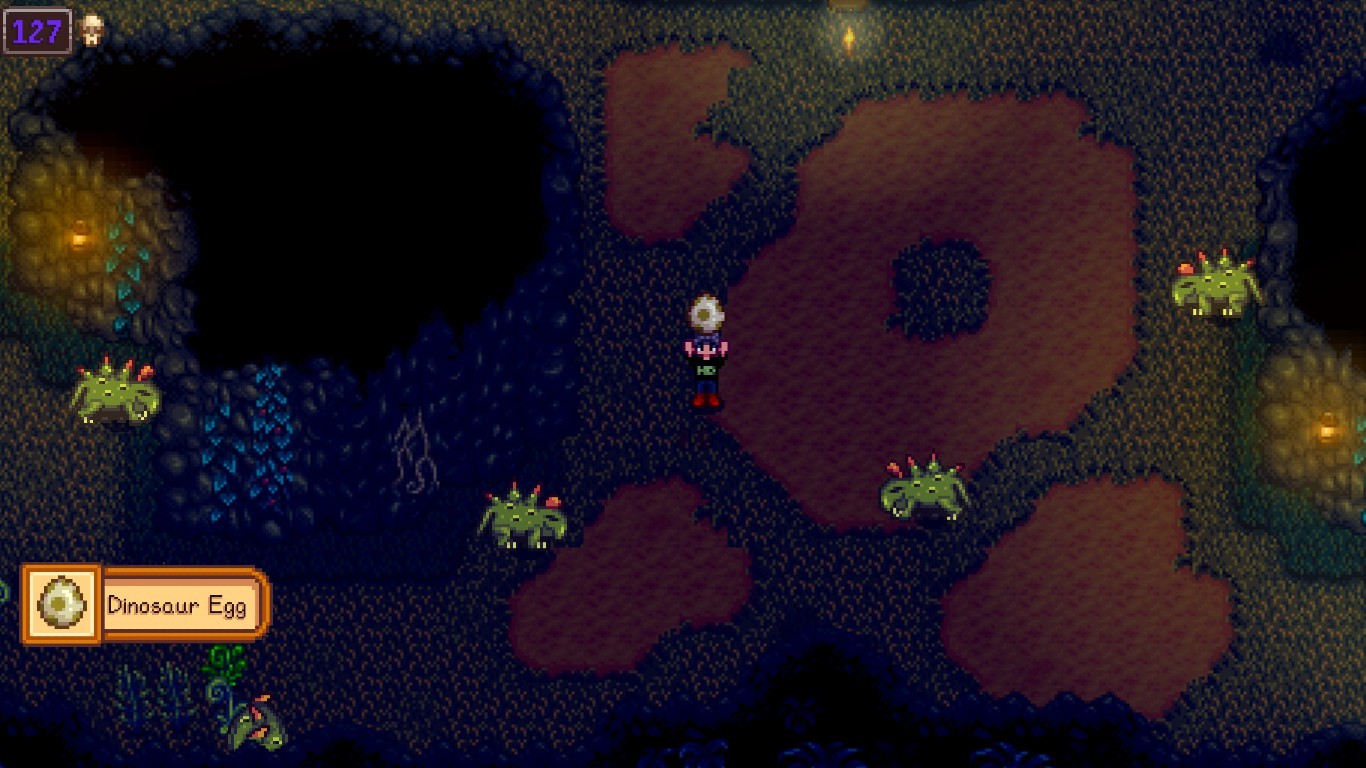Click the Dinosaur Egg name banner
The height and width of the screenshot is (768, 1366).
[183, 604]
